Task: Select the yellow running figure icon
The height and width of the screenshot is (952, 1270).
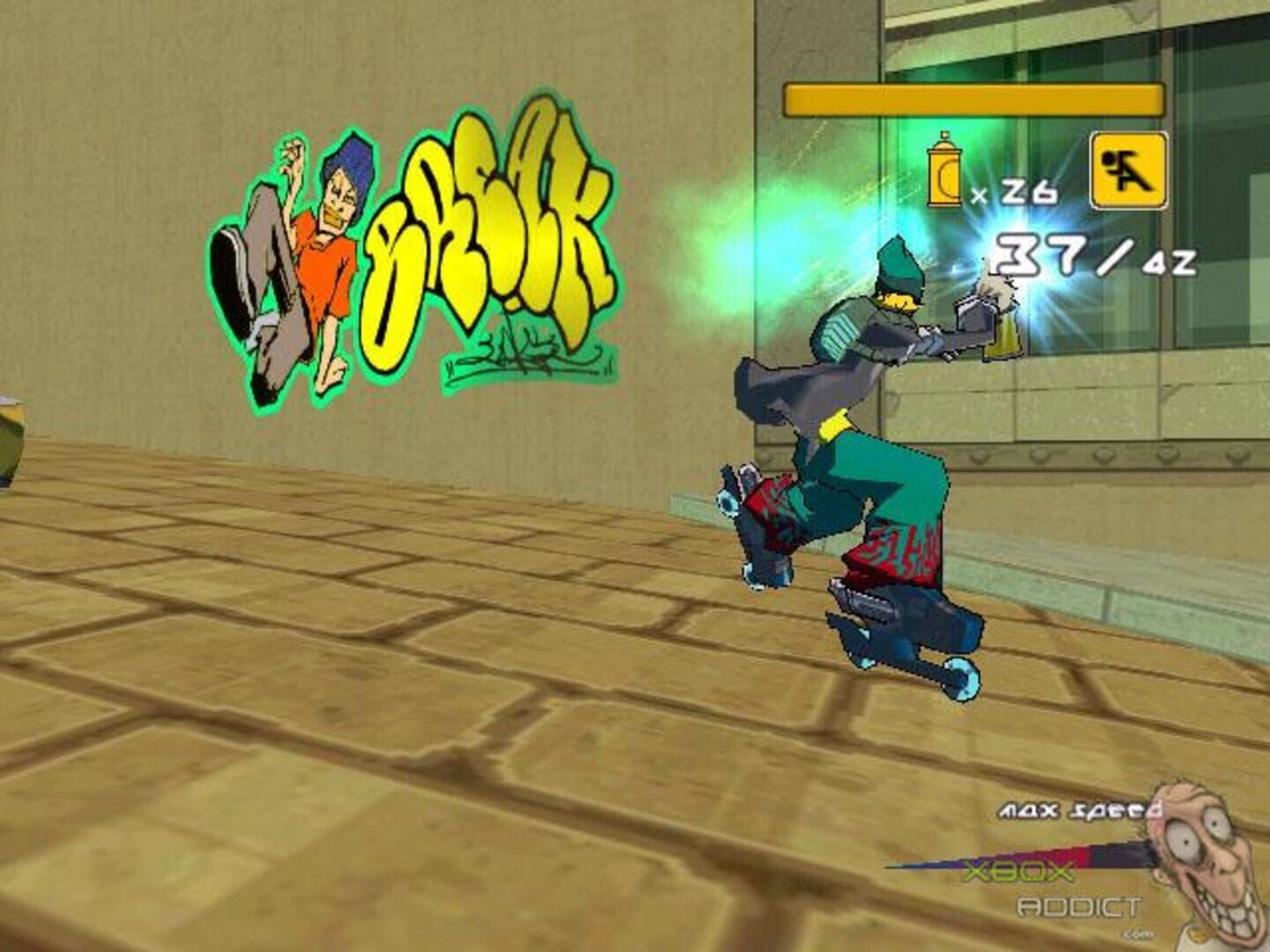Action: coord(1128,170)
